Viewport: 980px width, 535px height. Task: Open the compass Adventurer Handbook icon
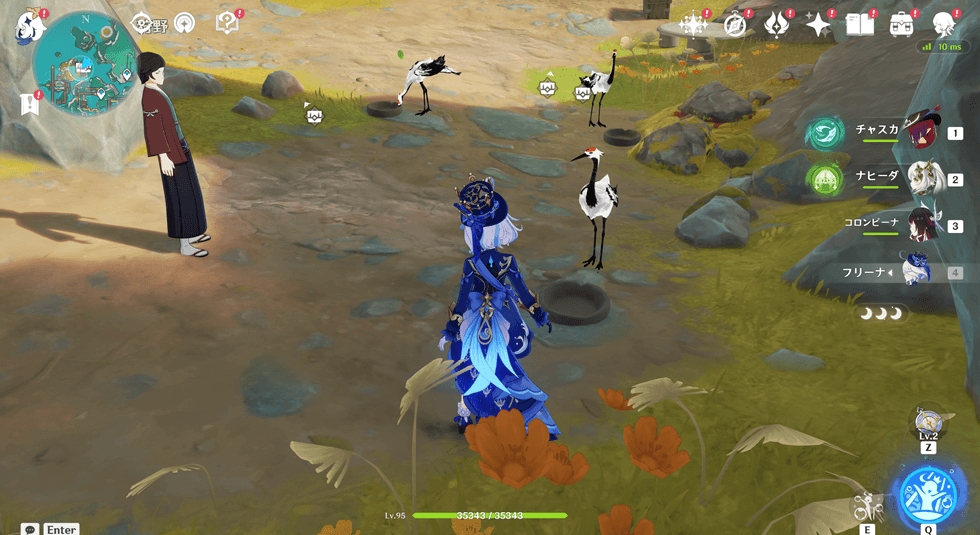[735, 25]
